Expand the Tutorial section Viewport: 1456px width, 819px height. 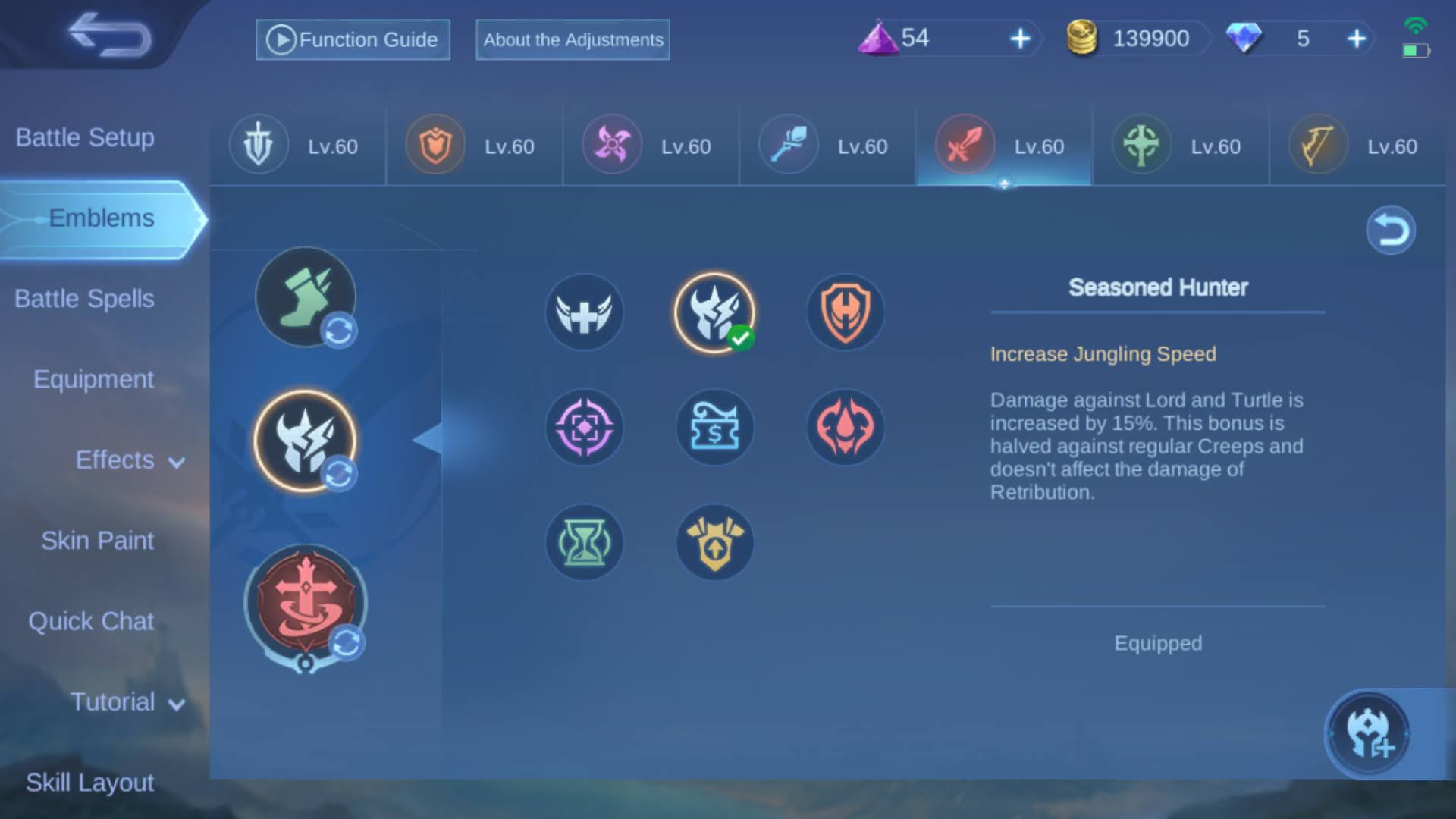126,702
